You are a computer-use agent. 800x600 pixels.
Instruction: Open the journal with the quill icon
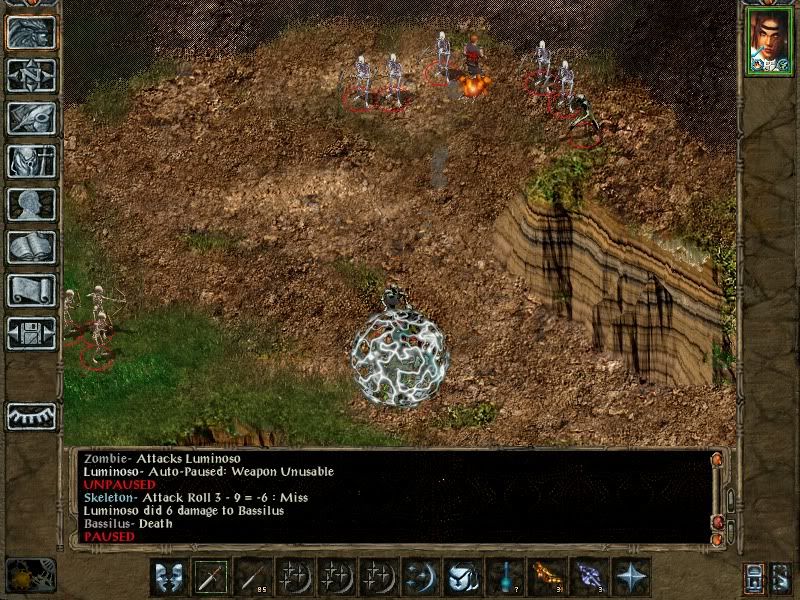tap(31, 117)
